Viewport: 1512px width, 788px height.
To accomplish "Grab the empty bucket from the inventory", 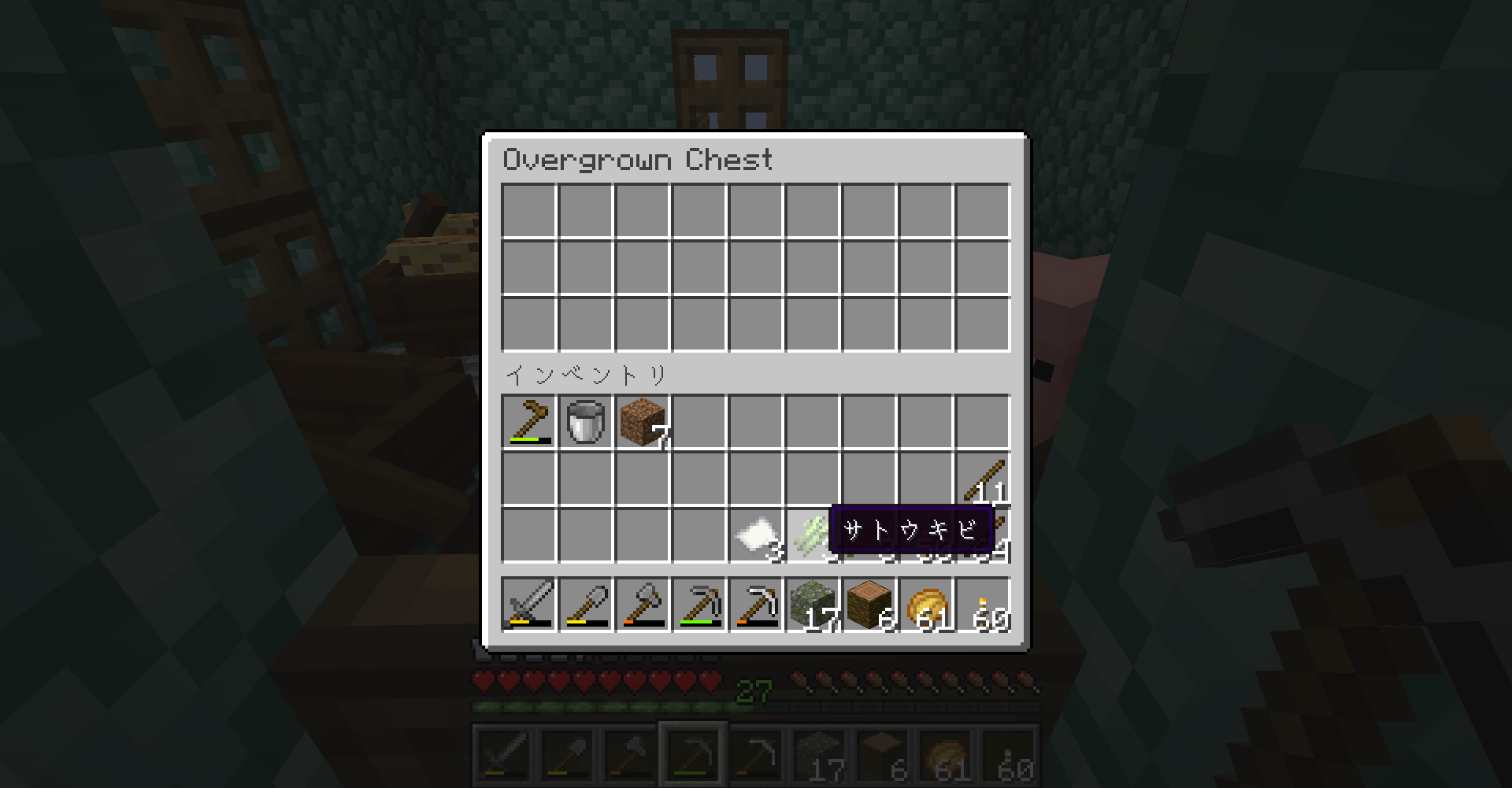I will point(586,422).
